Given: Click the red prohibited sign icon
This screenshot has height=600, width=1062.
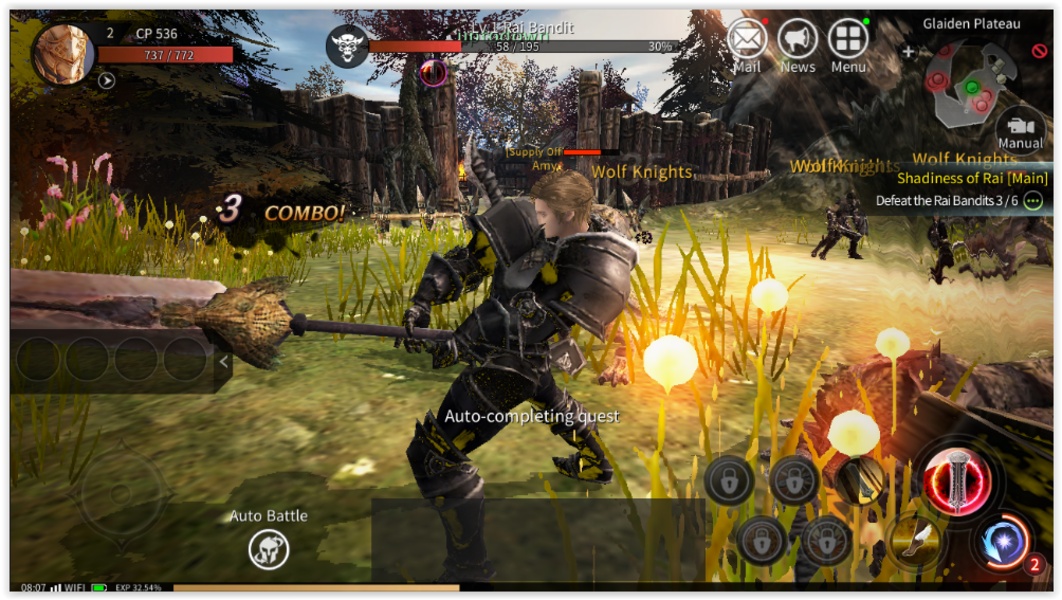Looking at the screenshot, I should coord(1040,51).
